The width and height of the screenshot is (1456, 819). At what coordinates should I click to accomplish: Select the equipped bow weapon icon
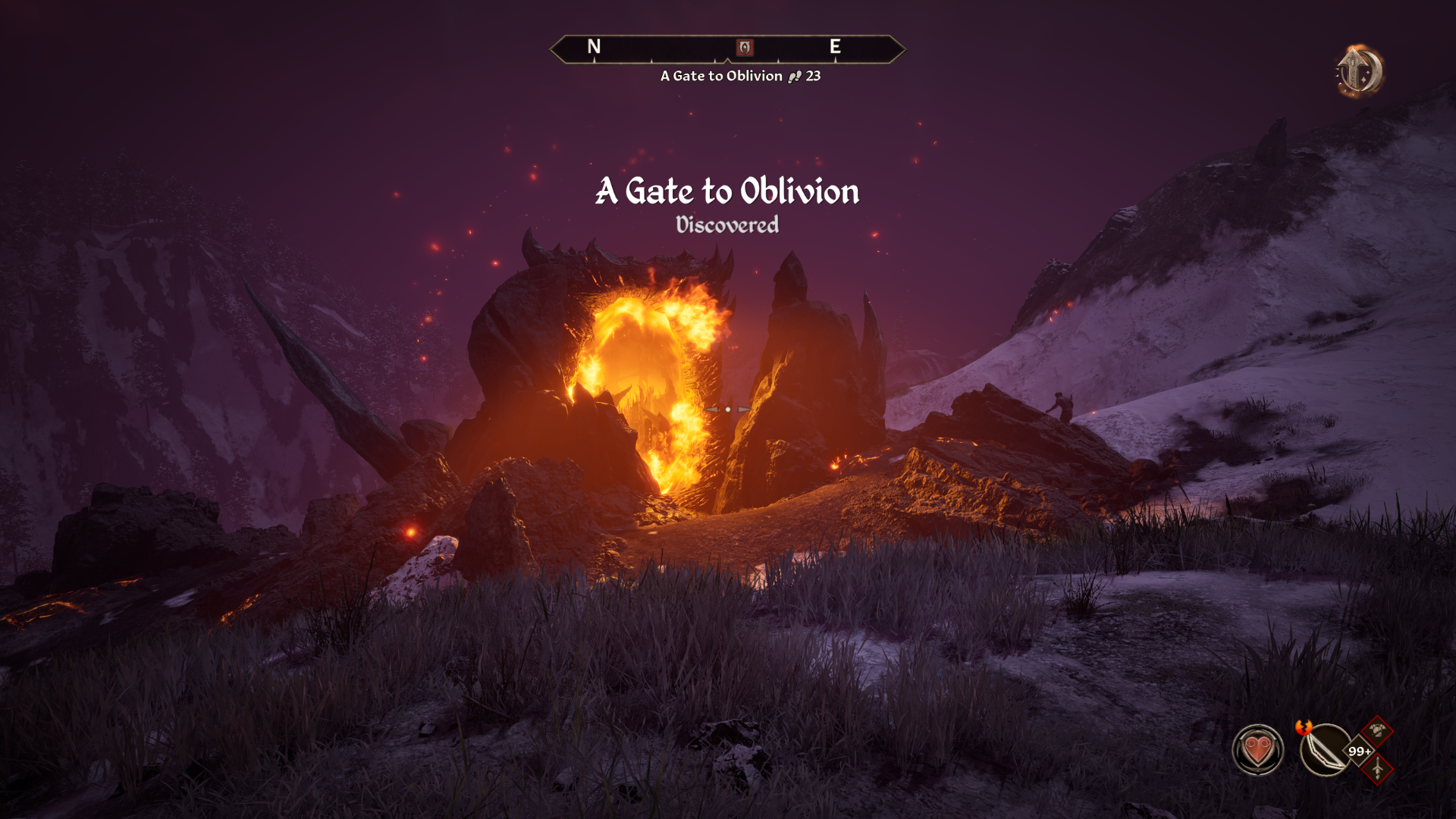pyautogui.click(x=1325, y=750)
